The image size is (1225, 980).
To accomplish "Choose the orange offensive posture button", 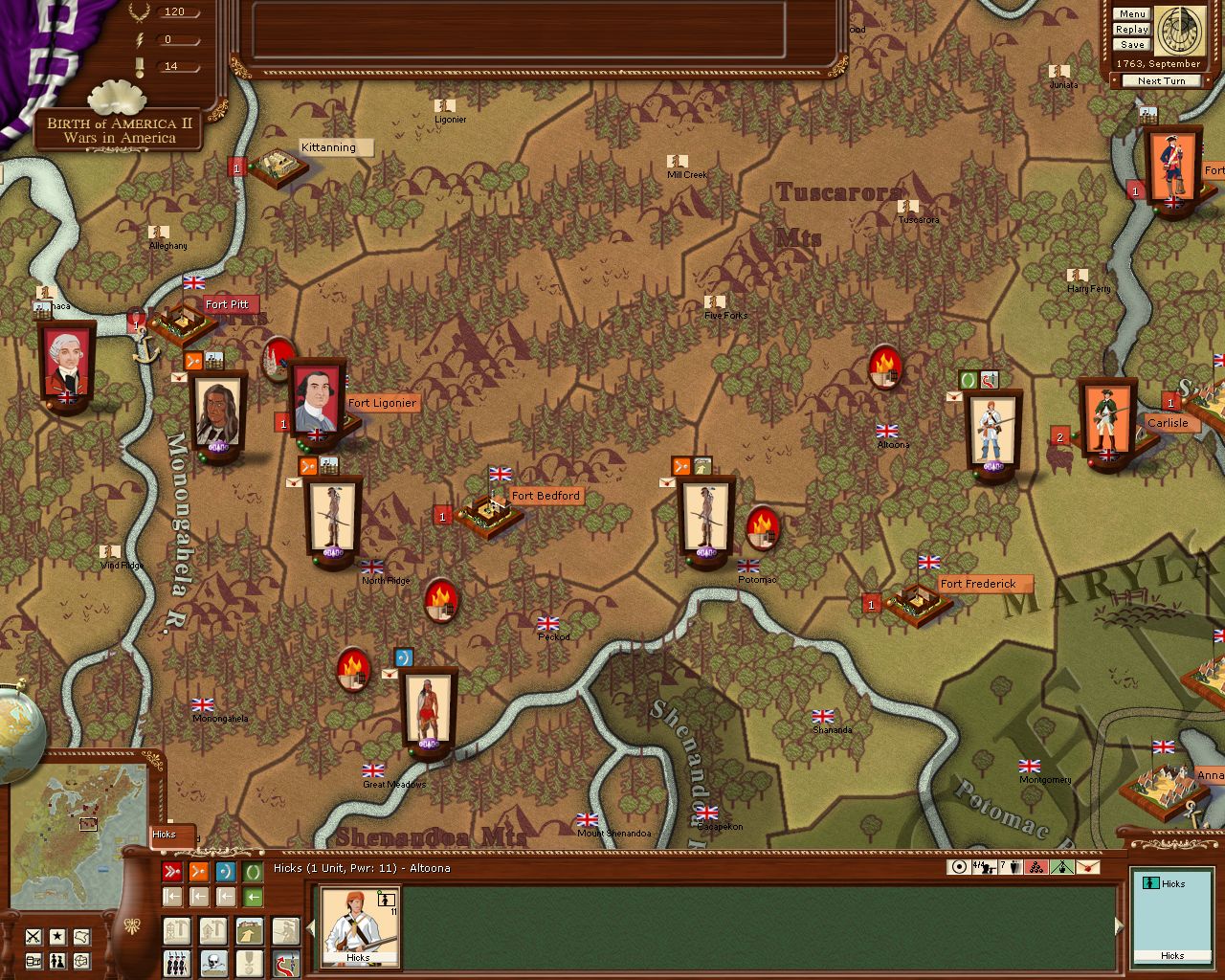I will [x=198, y=872].
